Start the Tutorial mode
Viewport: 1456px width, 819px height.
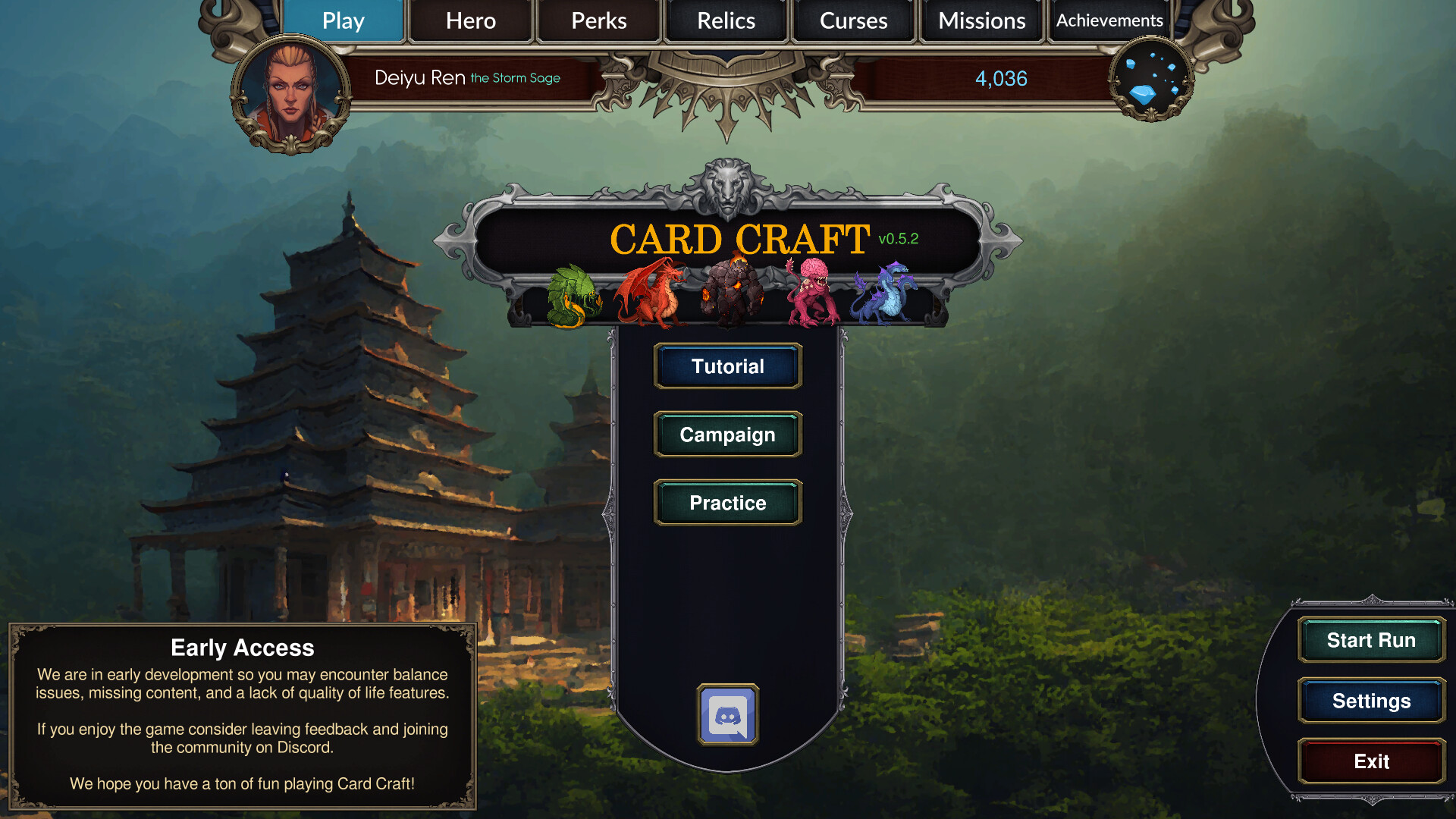[x=727, y=366]
